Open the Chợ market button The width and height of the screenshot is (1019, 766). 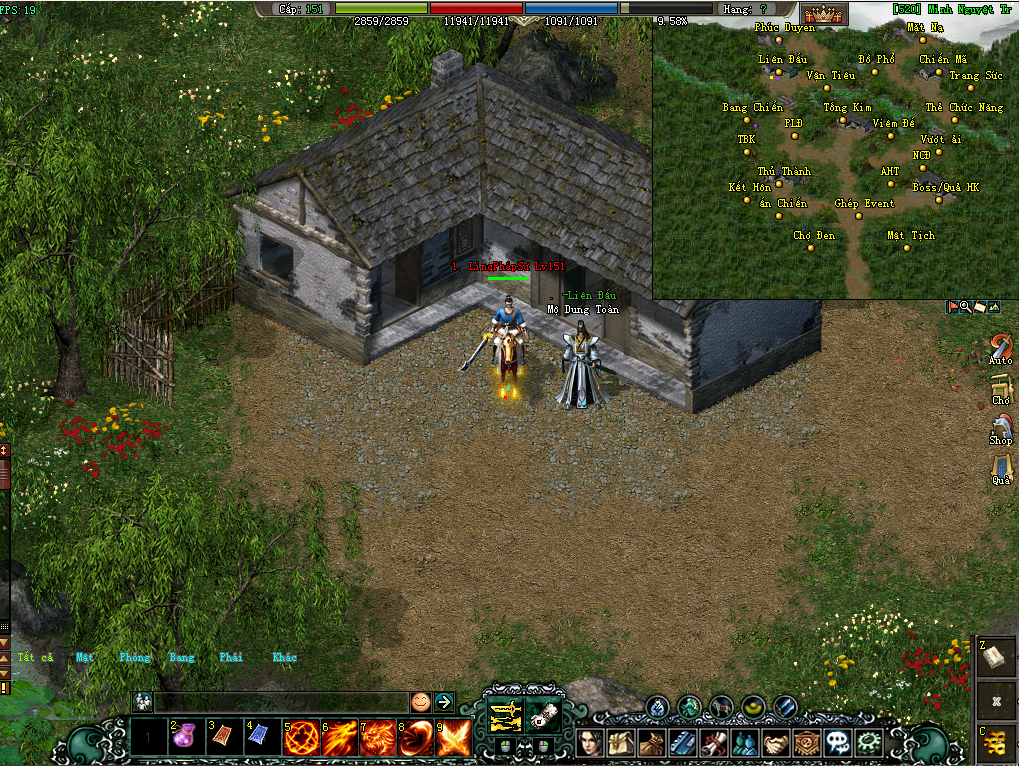point(1001,388)
